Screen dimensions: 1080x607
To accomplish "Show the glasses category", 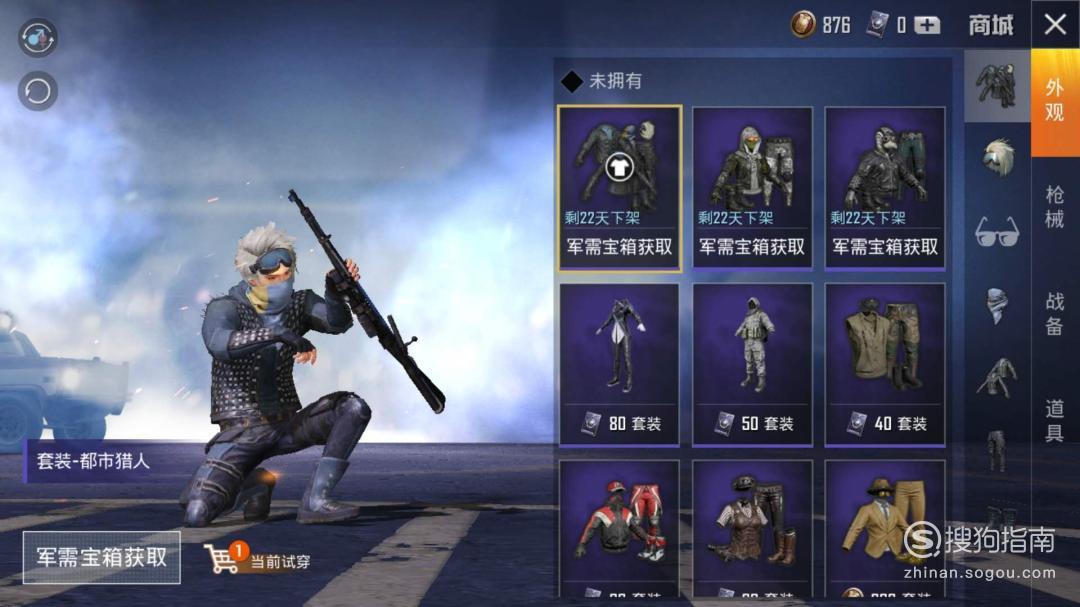I will pyautogui.click(x=996, y=232).
